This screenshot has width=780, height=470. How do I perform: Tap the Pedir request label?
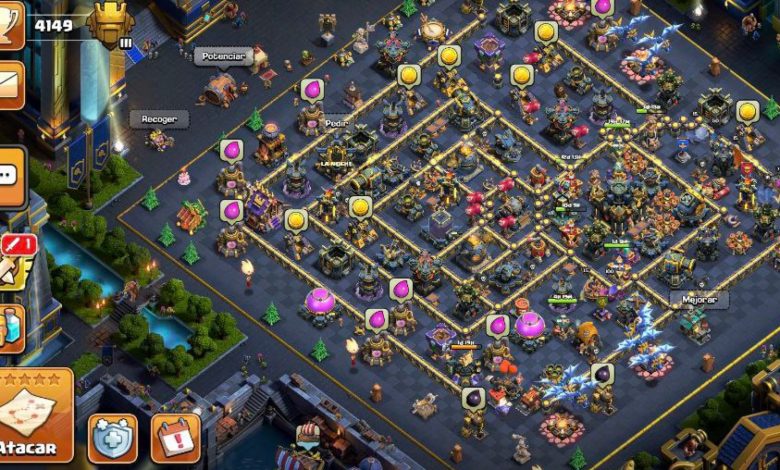point(336,123)
